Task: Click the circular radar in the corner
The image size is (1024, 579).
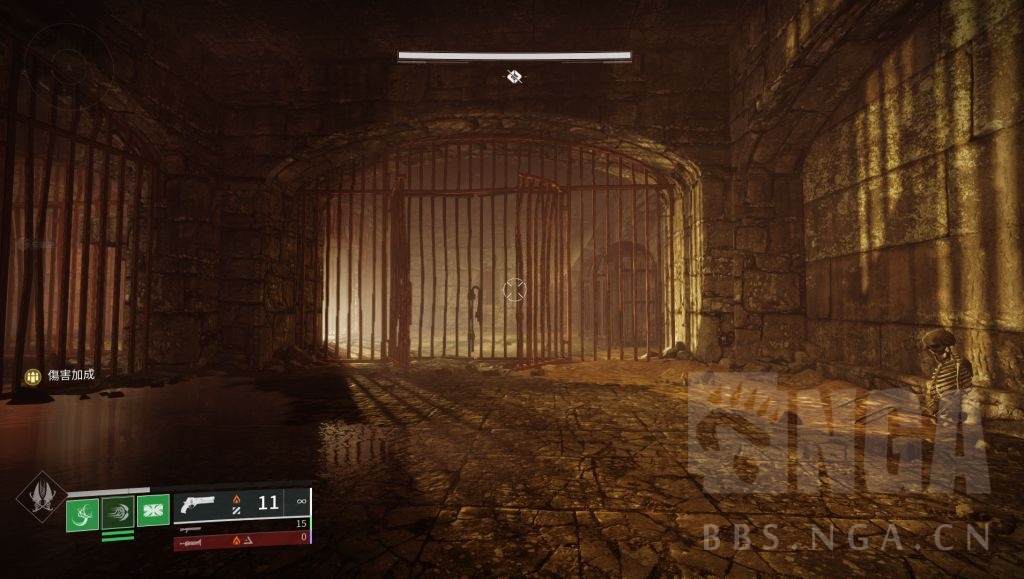Action: point(68,65)
